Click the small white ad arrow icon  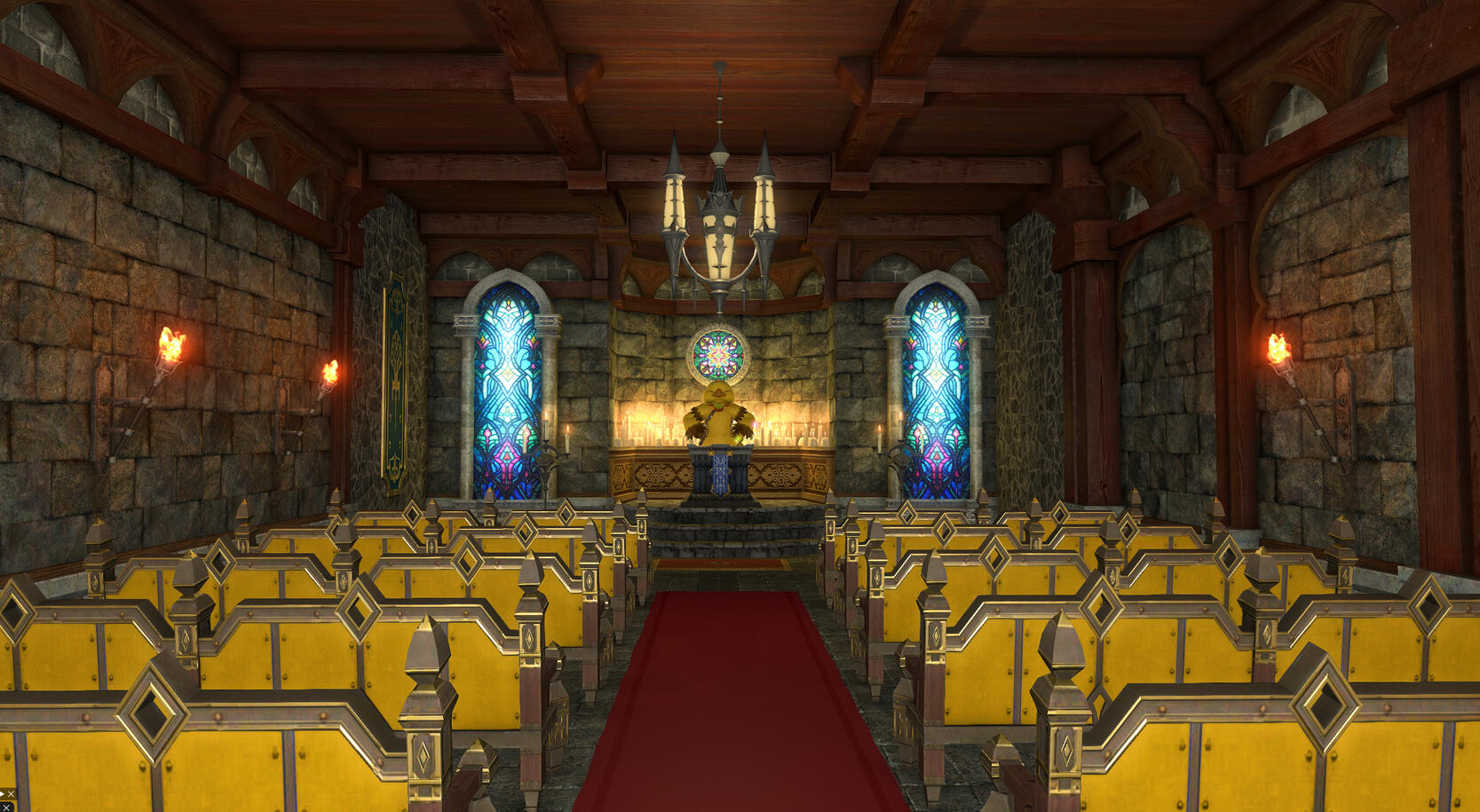[3, 794]
